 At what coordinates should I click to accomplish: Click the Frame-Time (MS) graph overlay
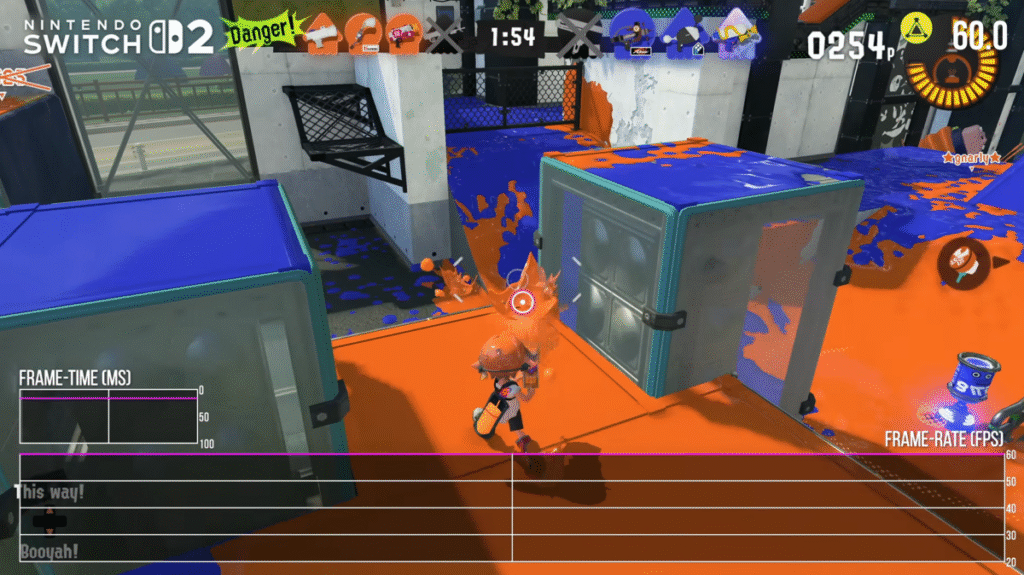point(108,414)
